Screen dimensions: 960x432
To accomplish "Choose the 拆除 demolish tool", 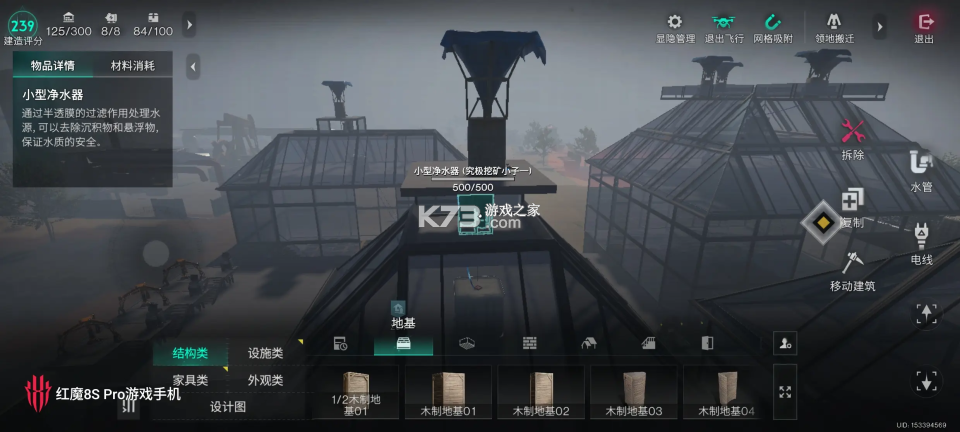I will (852, 138).
